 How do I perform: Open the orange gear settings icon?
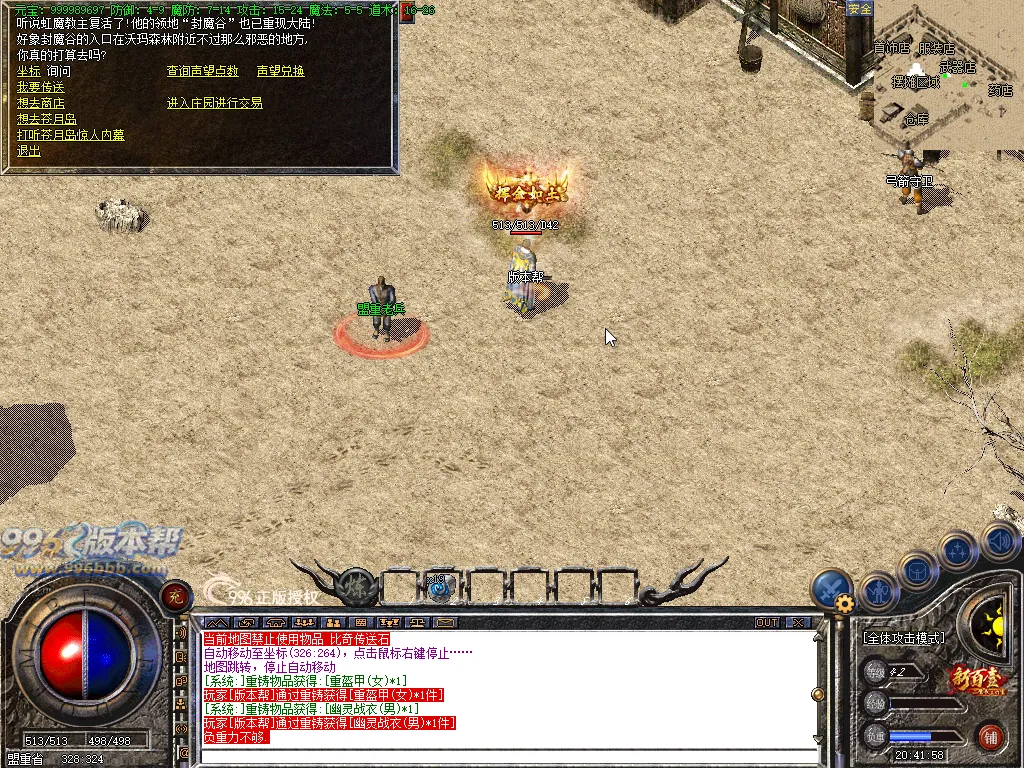[x=845, y=604]
